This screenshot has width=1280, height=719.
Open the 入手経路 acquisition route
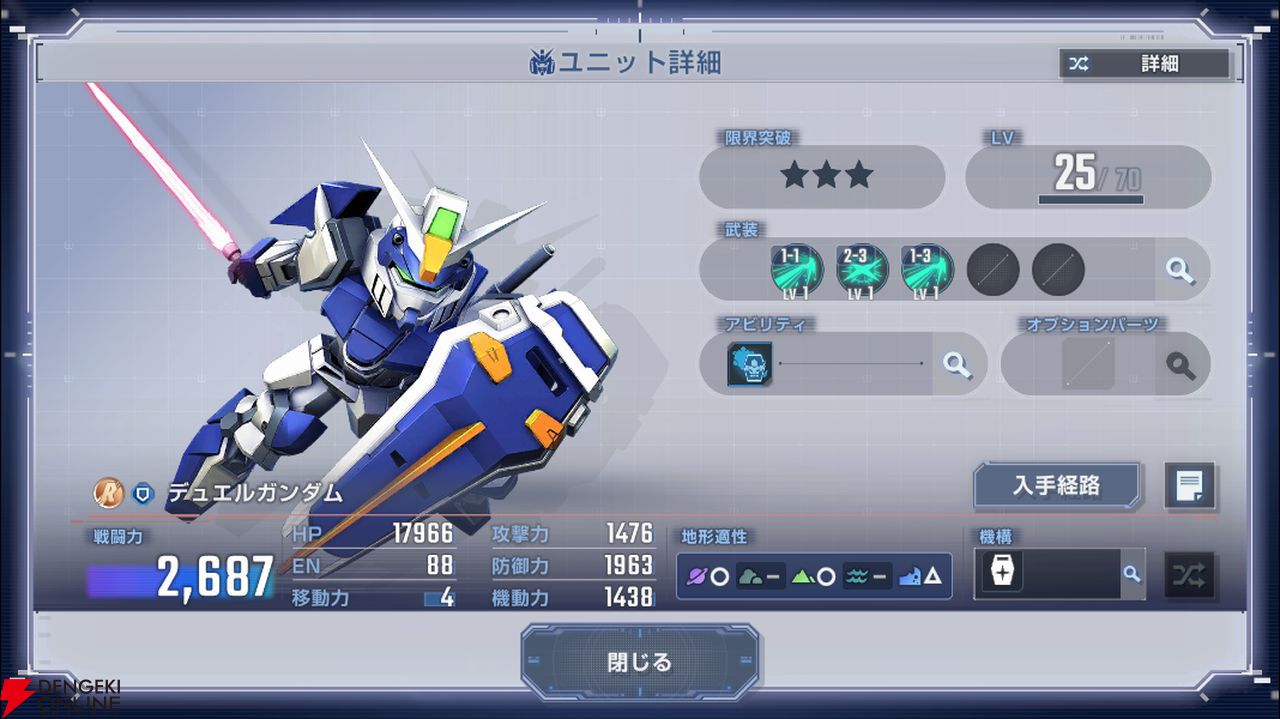[x=1057, y=486]
